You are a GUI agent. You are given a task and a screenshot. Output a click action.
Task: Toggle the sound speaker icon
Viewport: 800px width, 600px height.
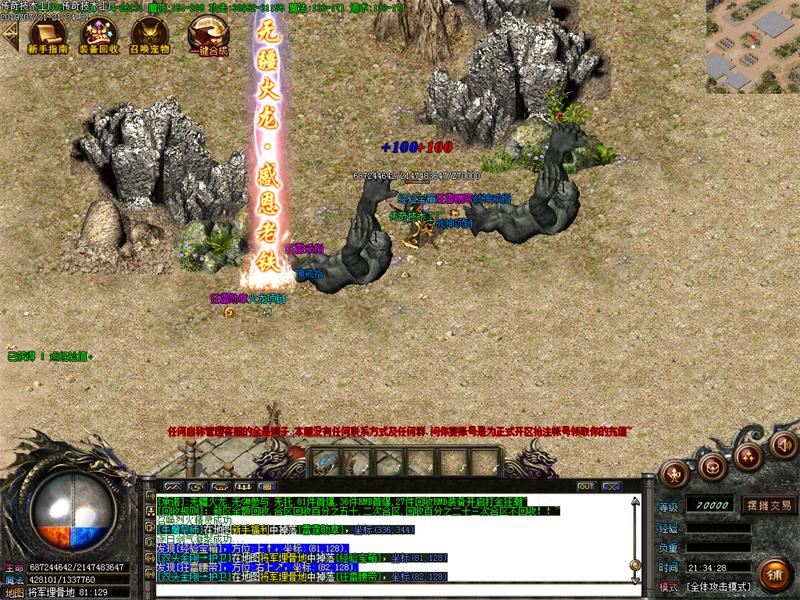tap(783, 443)
